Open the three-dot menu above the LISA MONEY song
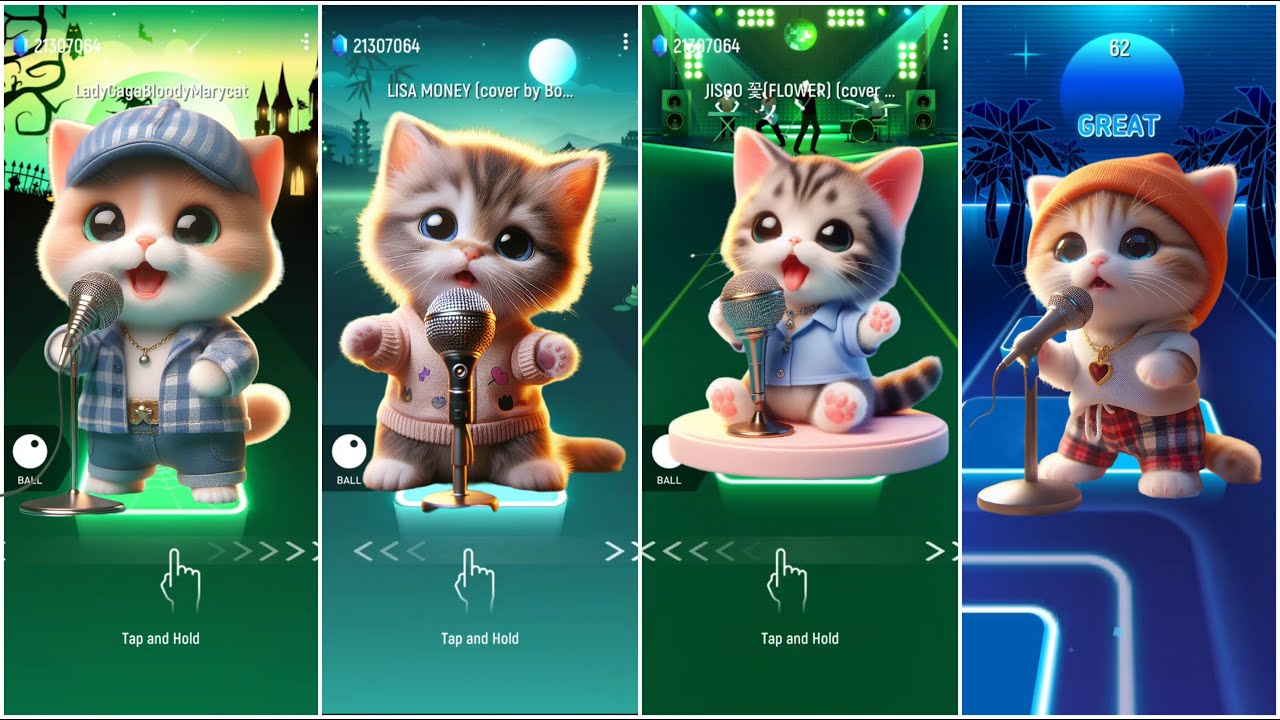Image resolution: width=1280 pixels, height=720 pixels. pos(625,42)
